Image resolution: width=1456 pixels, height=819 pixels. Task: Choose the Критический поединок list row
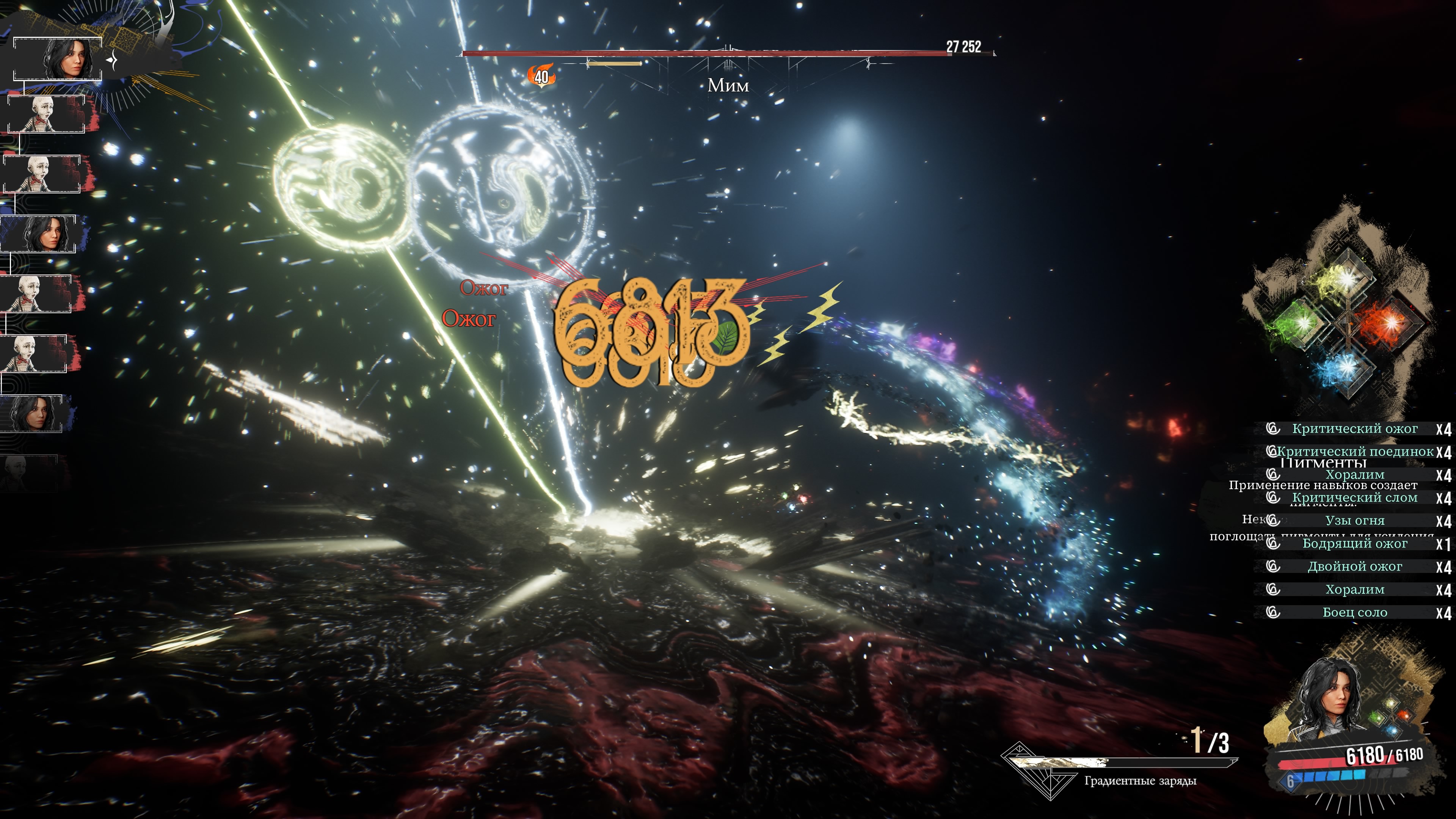[1354, 452]
